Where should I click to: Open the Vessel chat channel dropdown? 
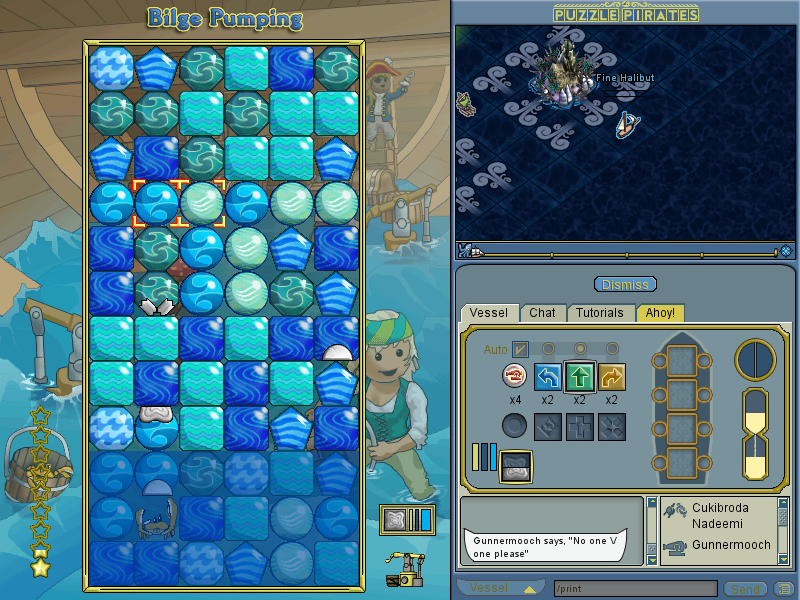pos(500,588)
